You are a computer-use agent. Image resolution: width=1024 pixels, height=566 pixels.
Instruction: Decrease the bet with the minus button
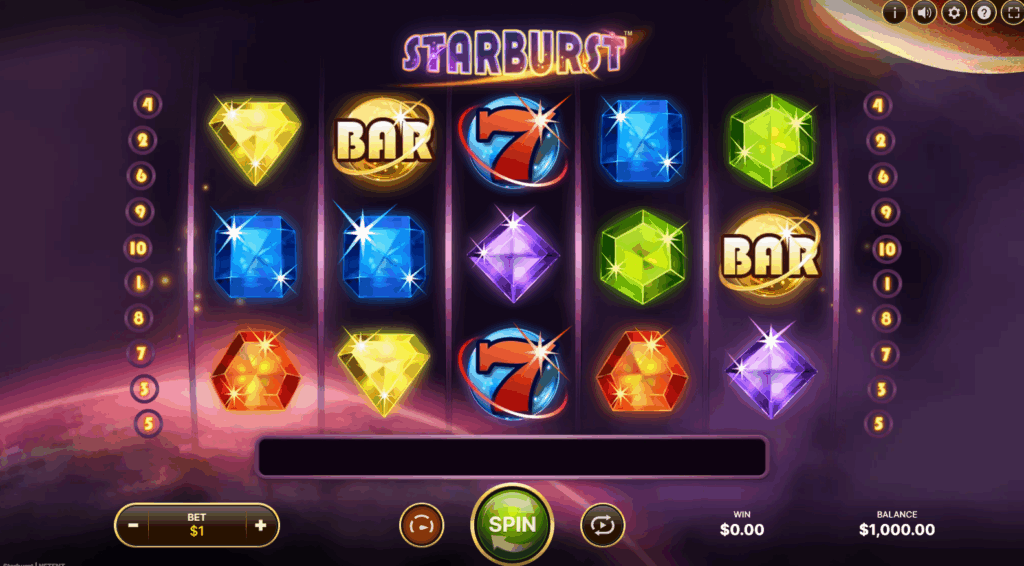click(133, 525)
